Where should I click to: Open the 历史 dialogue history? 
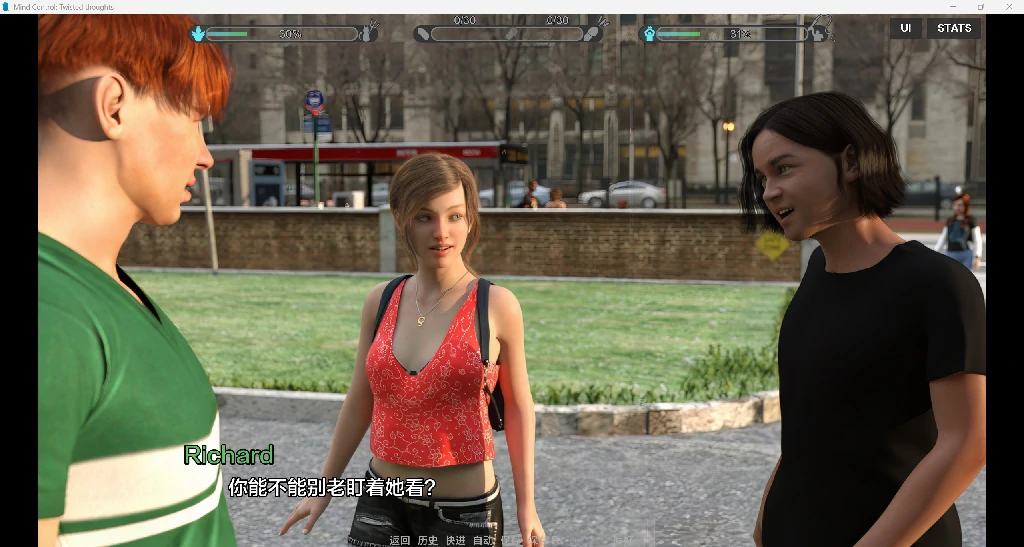(x=428, y=540)
